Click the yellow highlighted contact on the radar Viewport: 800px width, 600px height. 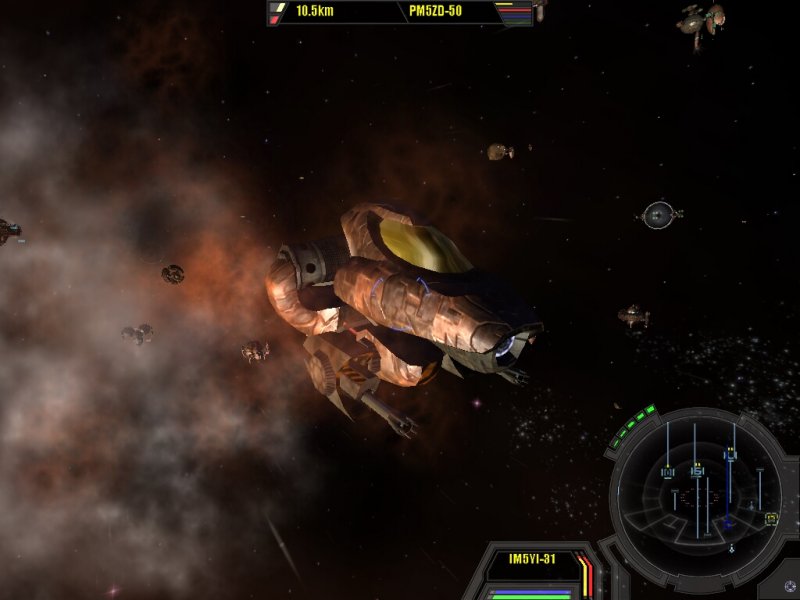pos(771,518)
